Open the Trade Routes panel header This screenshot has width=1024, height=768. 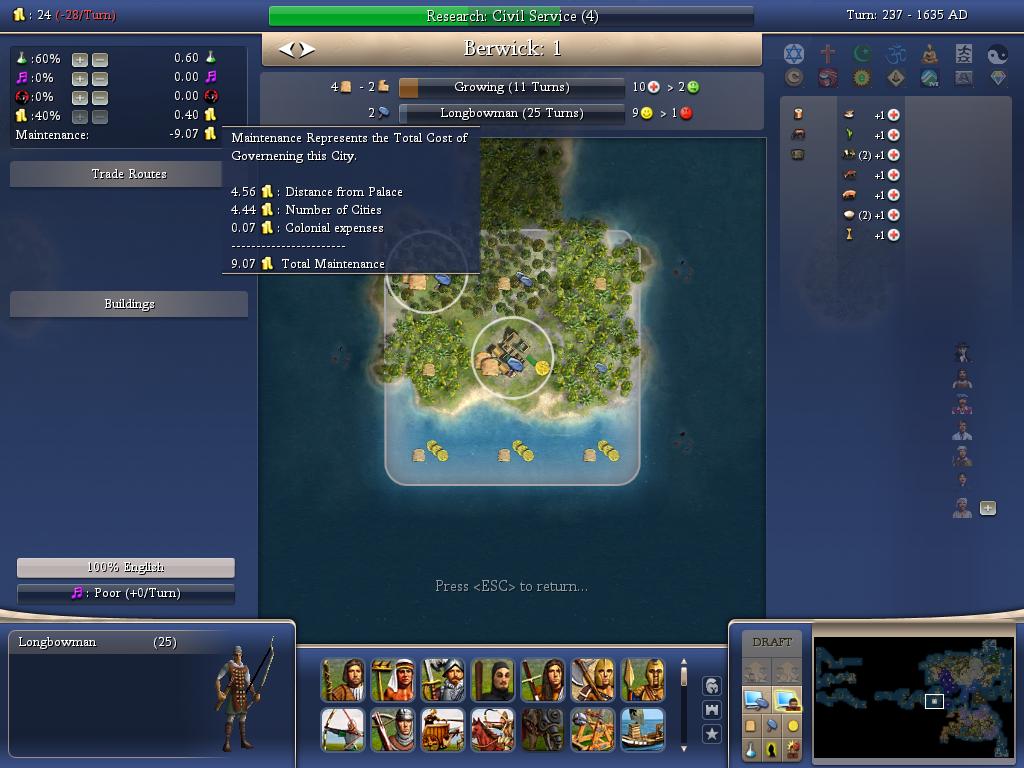tap(129, 174)
